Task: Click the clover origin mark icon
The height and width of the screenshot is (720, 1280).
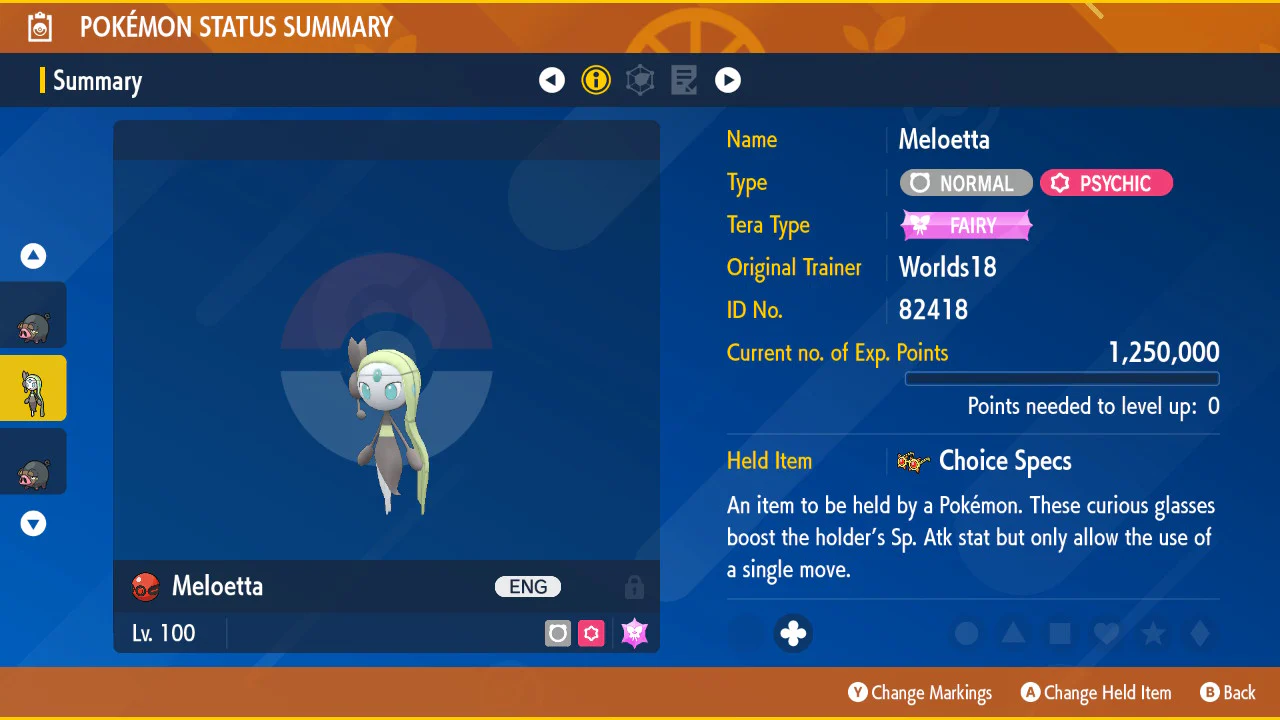Action: [x=793, y=633]
